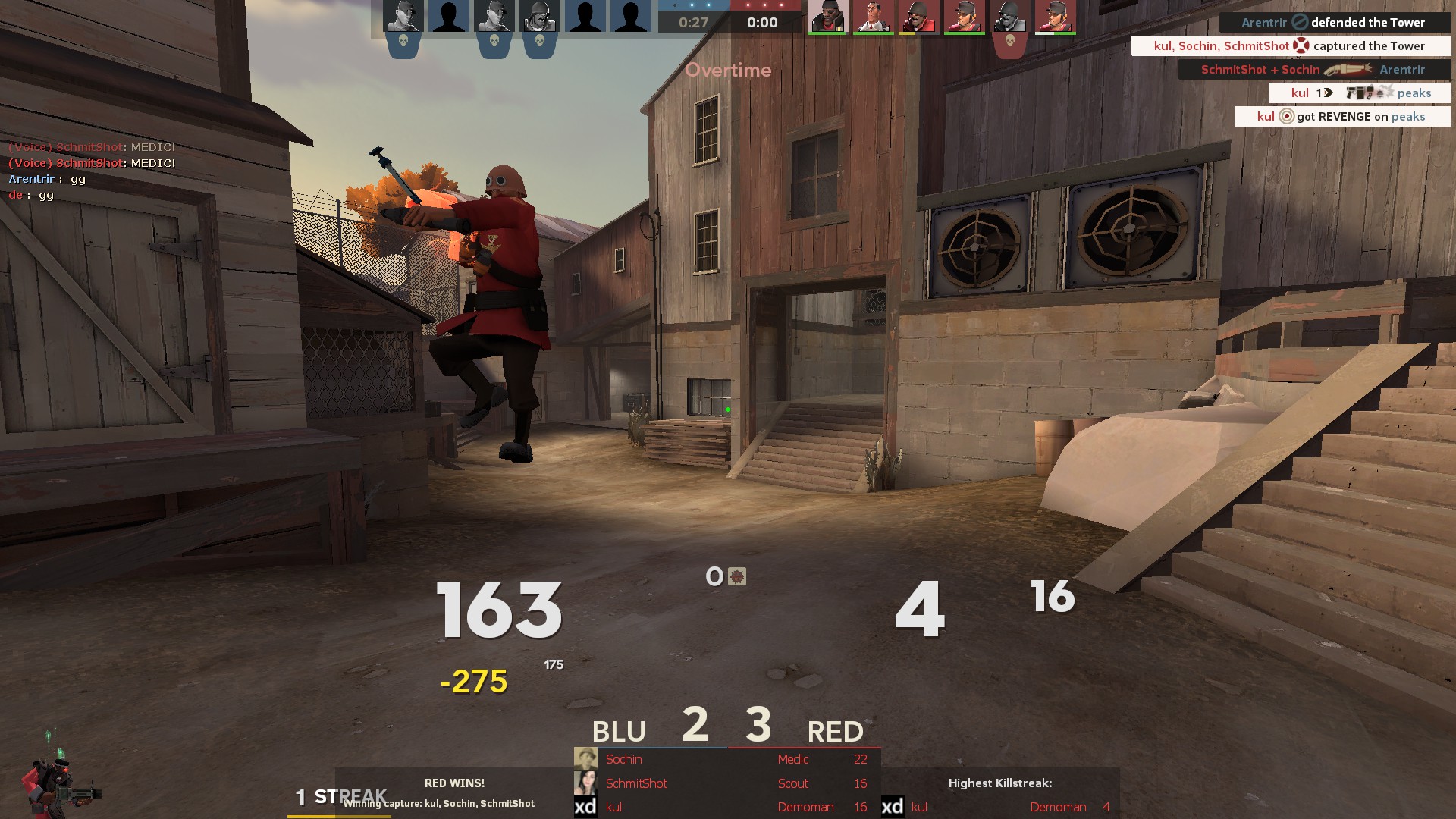Click the dead RED Soldier portrait
Image resolution: width=1456 pixels, height=819 pixels.
click(1009, 17)
